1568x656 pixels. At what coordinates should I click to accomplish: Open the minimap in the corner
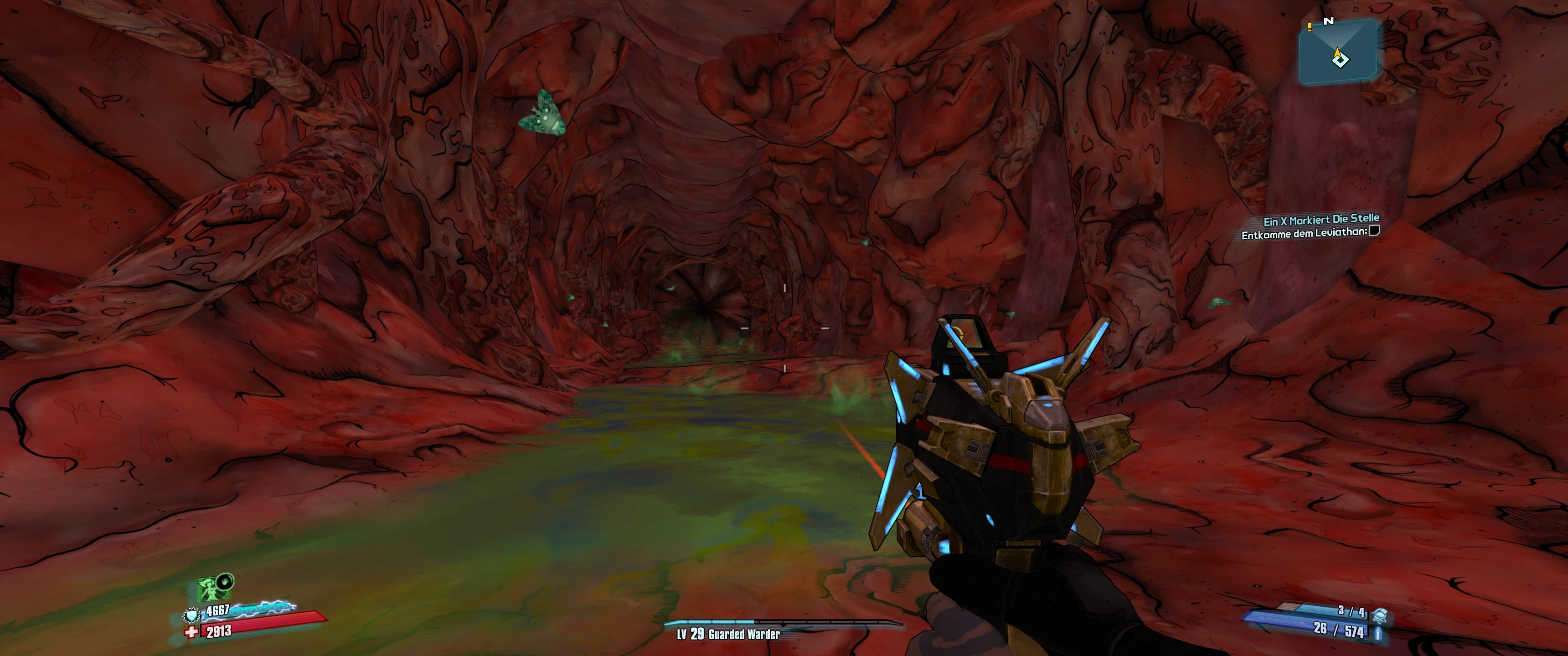pos(1338,53)
